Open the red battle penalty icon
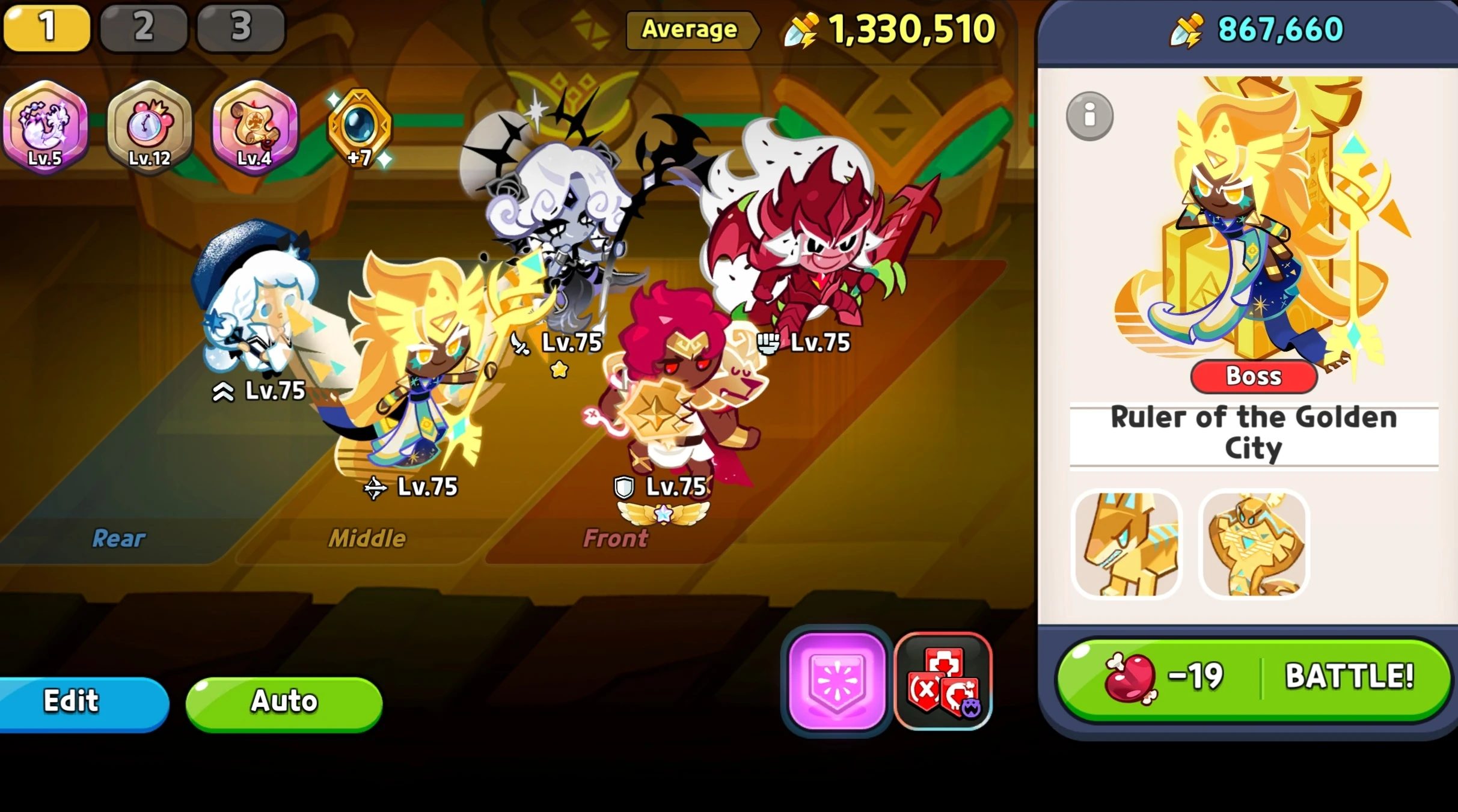The width and height of the screenshot is (1458, 812). click(x=942, y=678)
